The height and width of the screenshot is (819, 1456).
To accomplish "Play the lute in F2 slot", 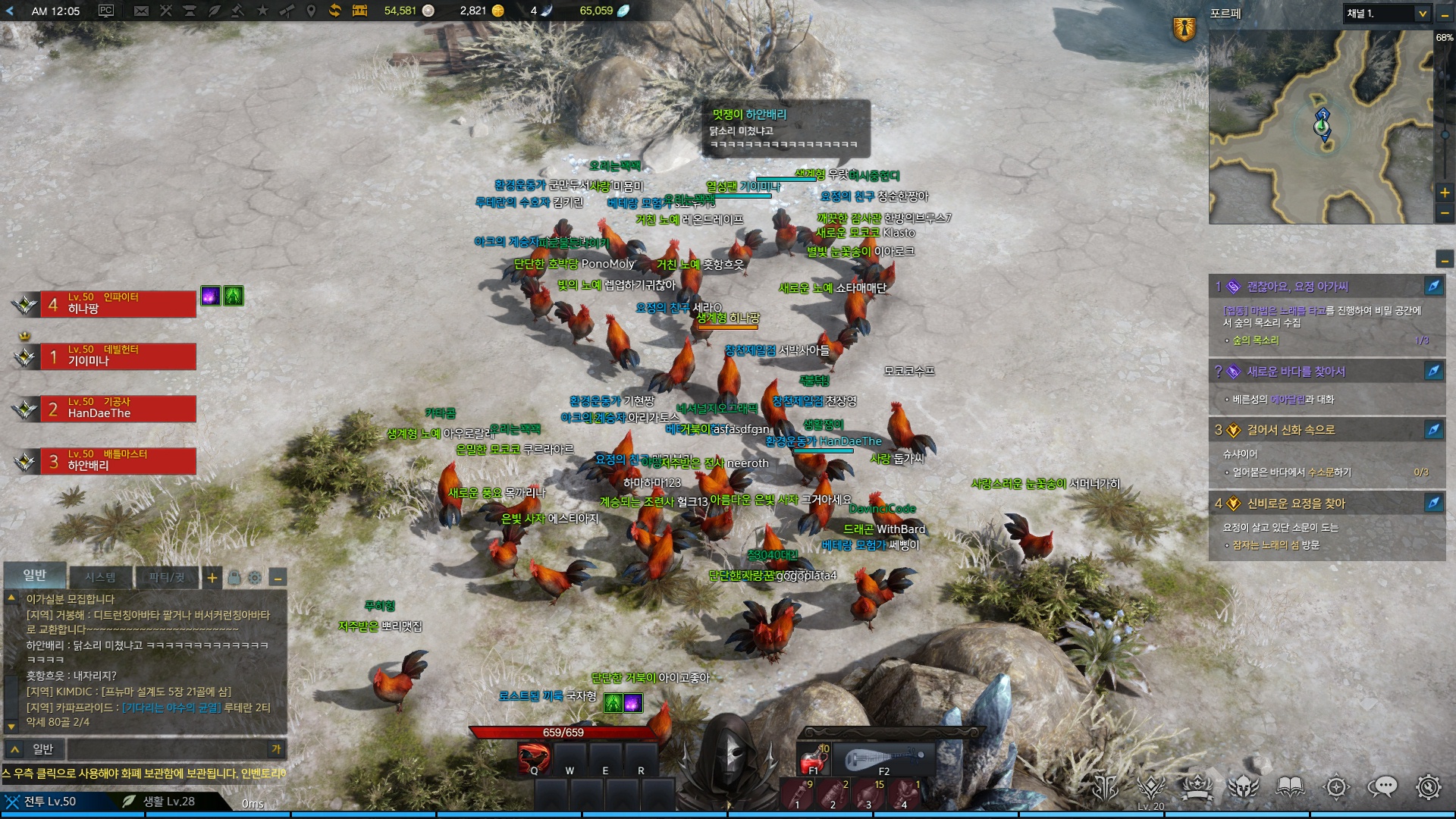I will pyautogui.click(x=884, y=759).
